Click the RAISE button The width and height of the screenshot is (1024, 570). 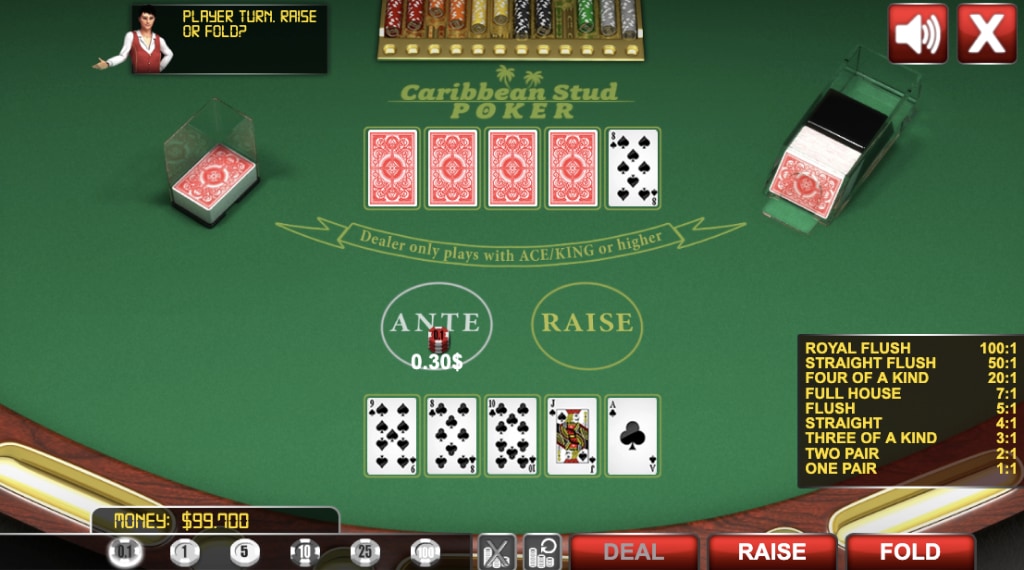tap(771, 551)
